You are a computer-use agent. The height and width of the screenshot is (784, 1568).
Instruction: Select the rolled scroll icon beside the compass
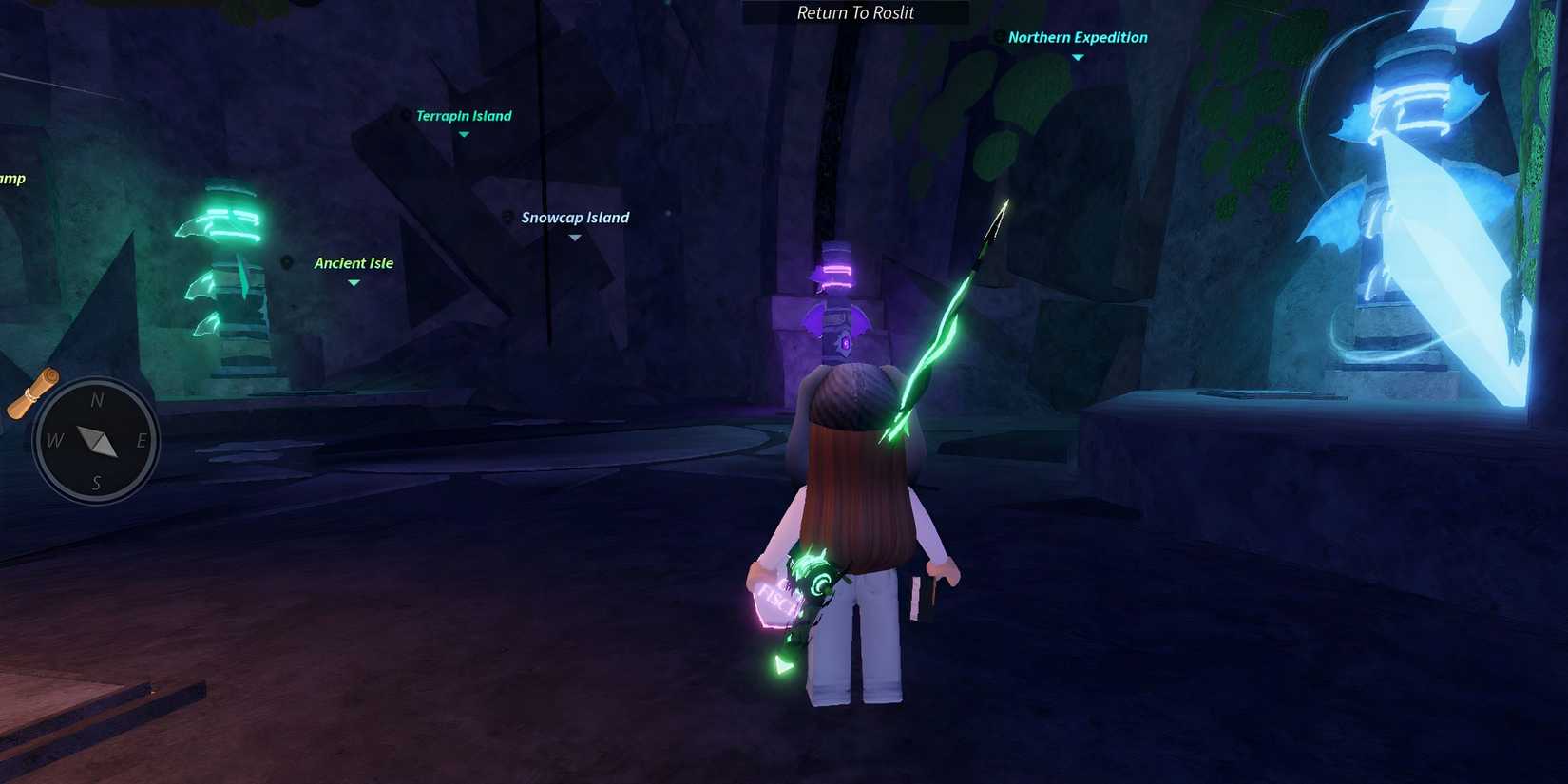point(34,392)
